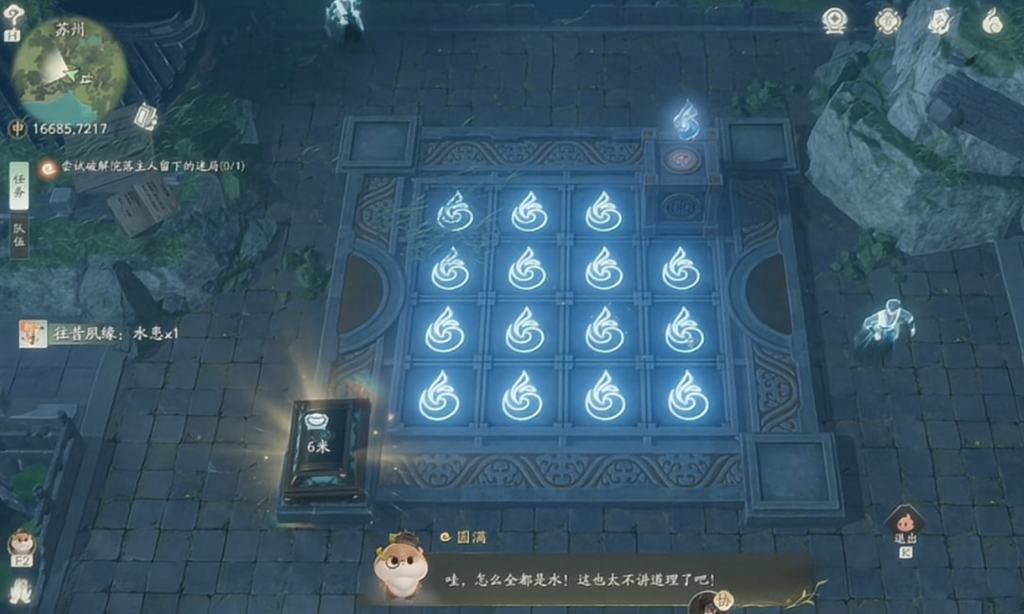The image size is (1024, 614).
Task: Open the flower-shaped badge icon in the top bar
Action: pyautogui.click(x=887, y=21)
